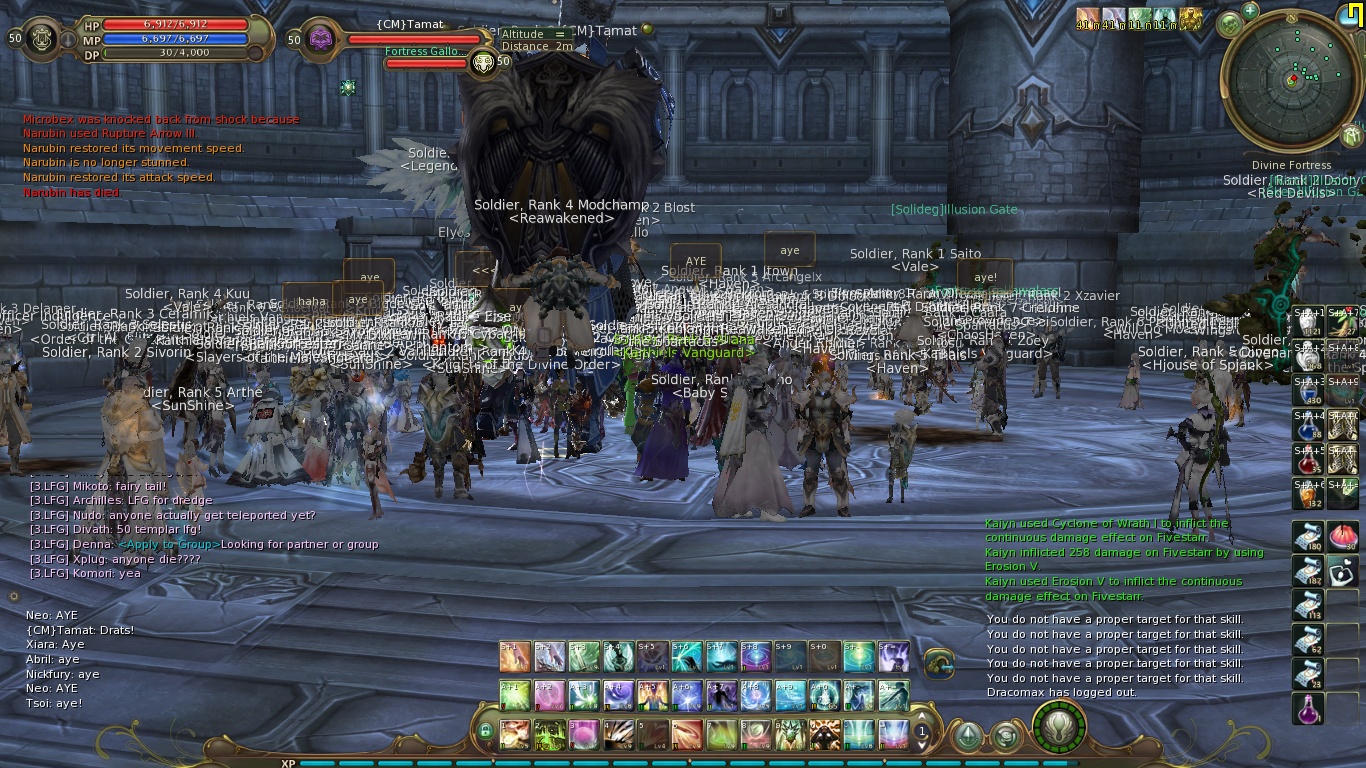Activate the A+1 green burst skill
Image resolution: width=1366 pixels, height=768 pixels.
(515, 695)
